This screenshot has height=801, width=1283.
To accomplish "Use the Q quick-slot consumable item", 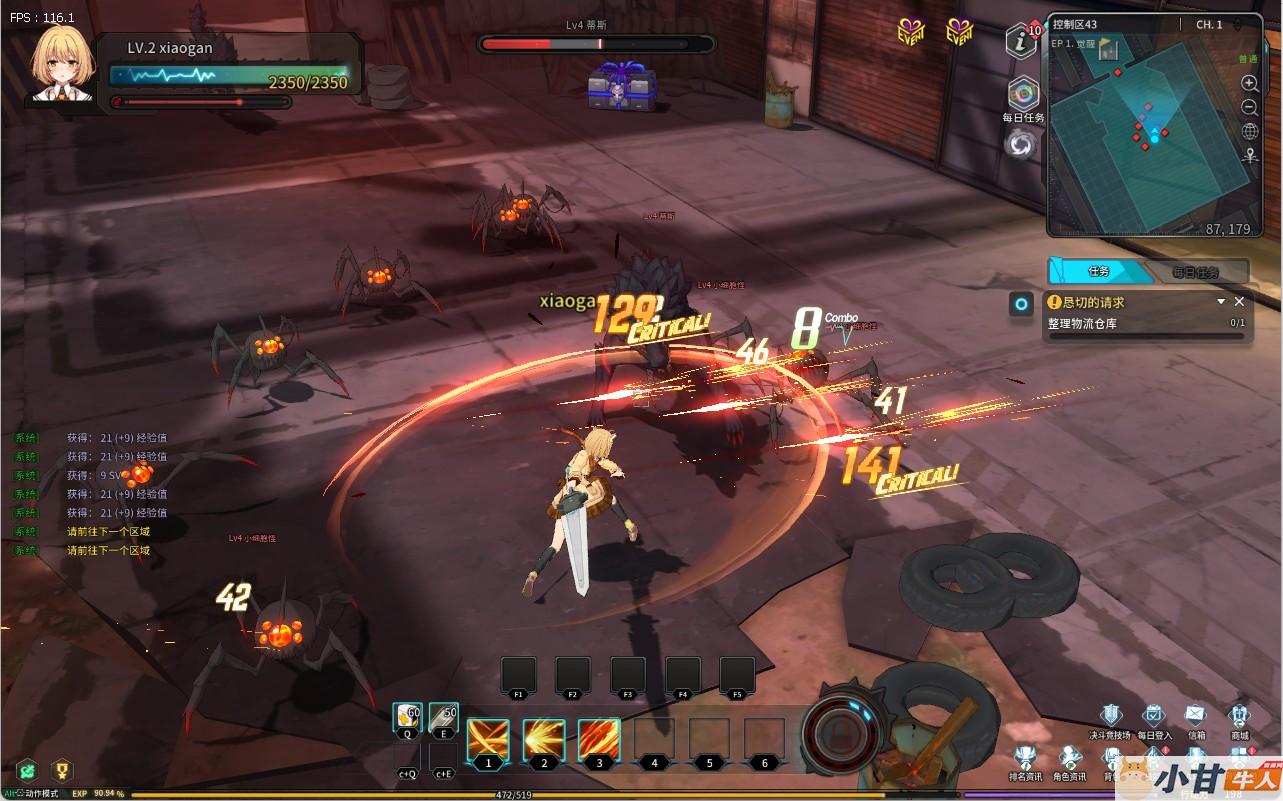I will [x=408, y=715].
